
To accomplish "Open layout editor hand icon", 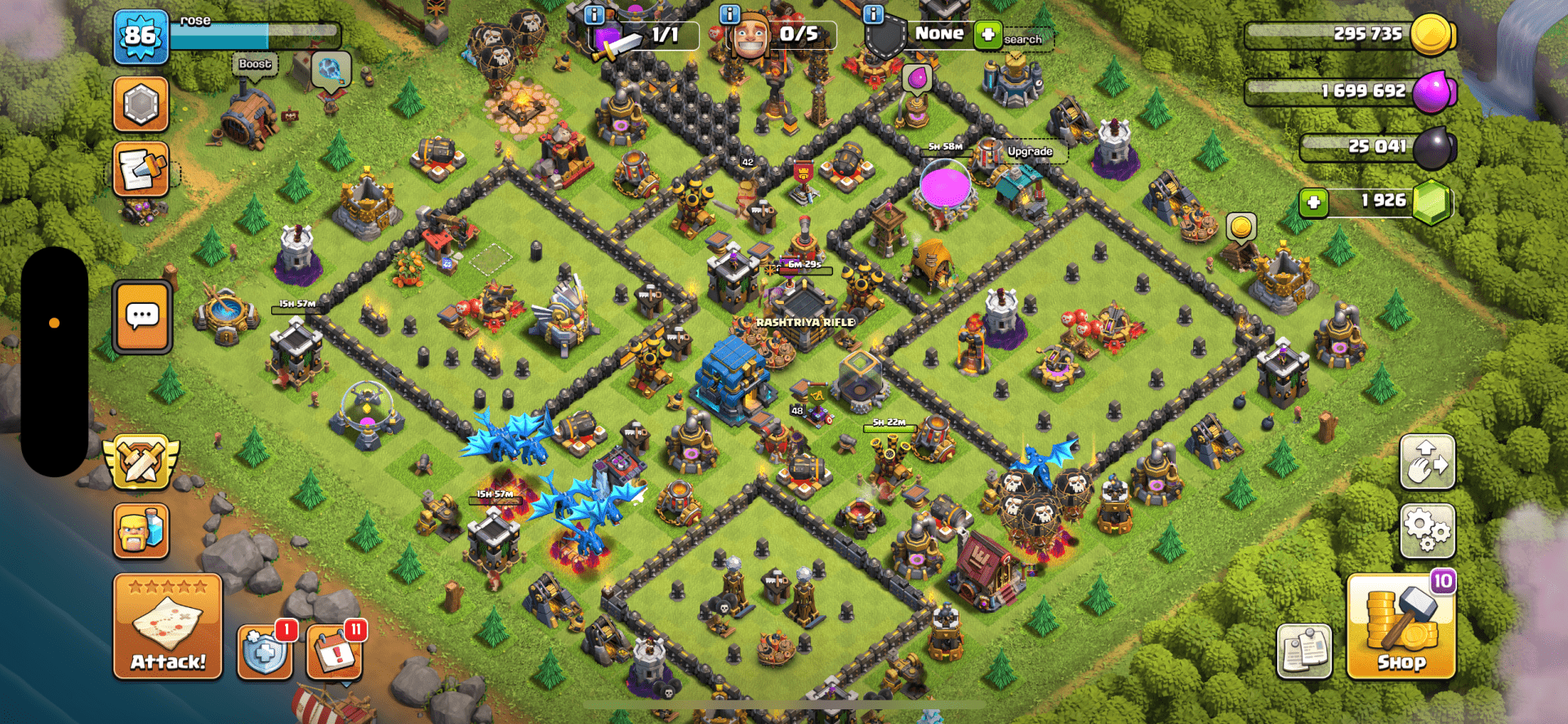I will 1427,463.
